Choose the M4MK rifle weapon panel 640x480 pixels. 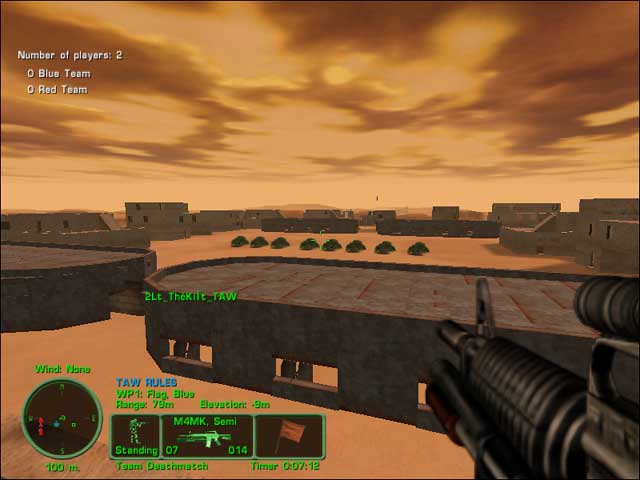click(x=206, y=436)
